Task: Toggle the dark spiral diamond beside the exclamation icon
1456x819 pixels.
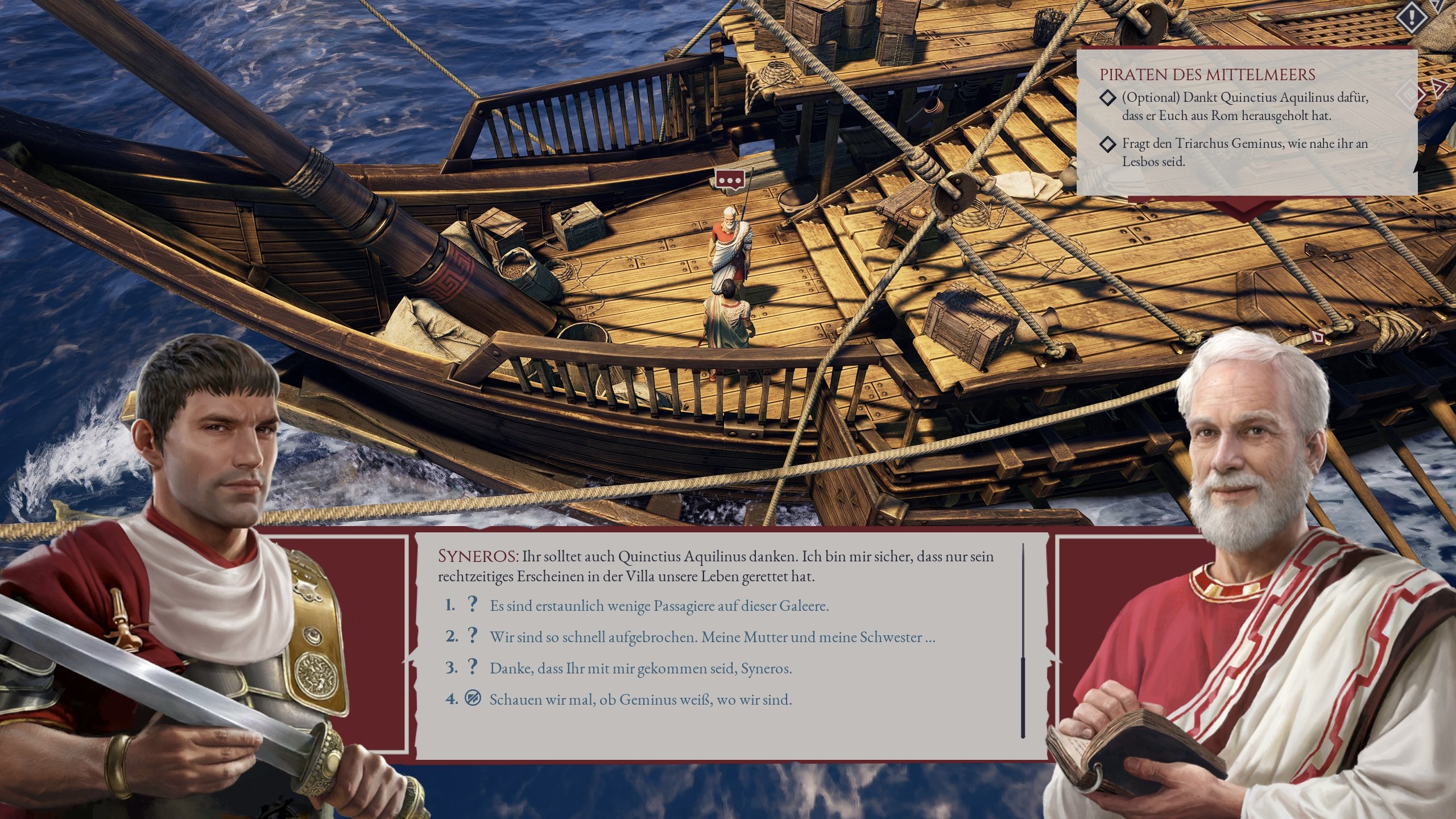Action: pos(1436,6)
